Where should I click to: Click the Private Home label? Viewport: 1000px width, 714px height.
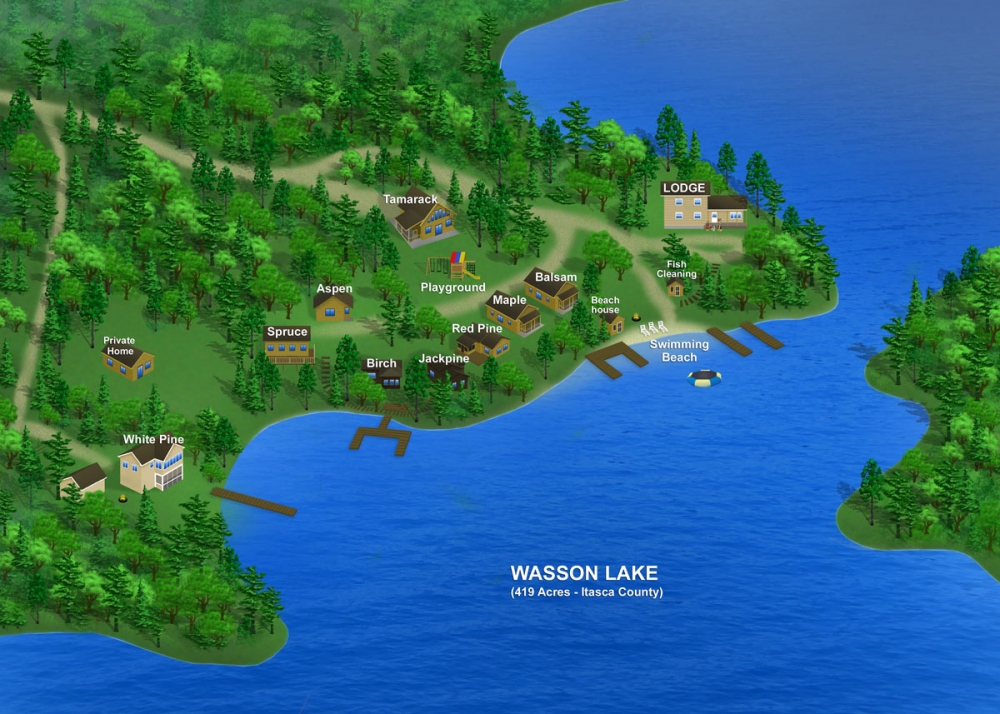[119, 345]
